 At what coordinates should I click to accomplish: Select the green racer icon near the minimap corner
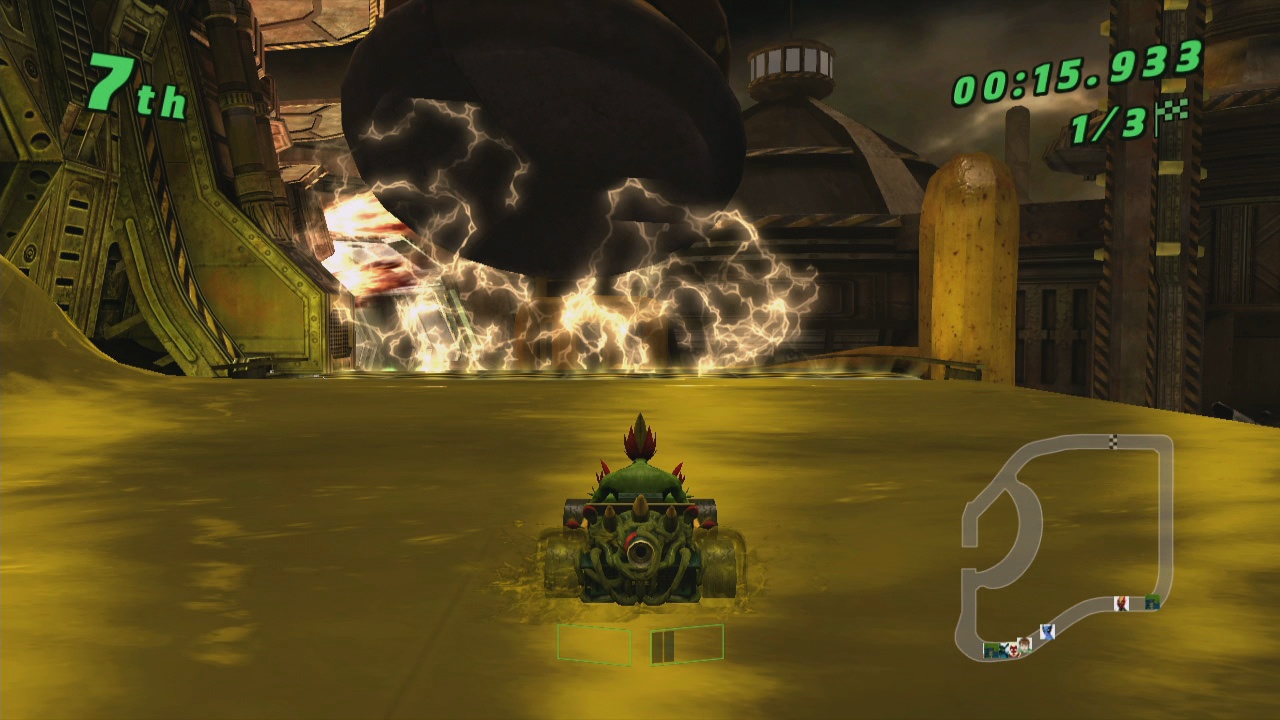click(x=1153, y=601)
